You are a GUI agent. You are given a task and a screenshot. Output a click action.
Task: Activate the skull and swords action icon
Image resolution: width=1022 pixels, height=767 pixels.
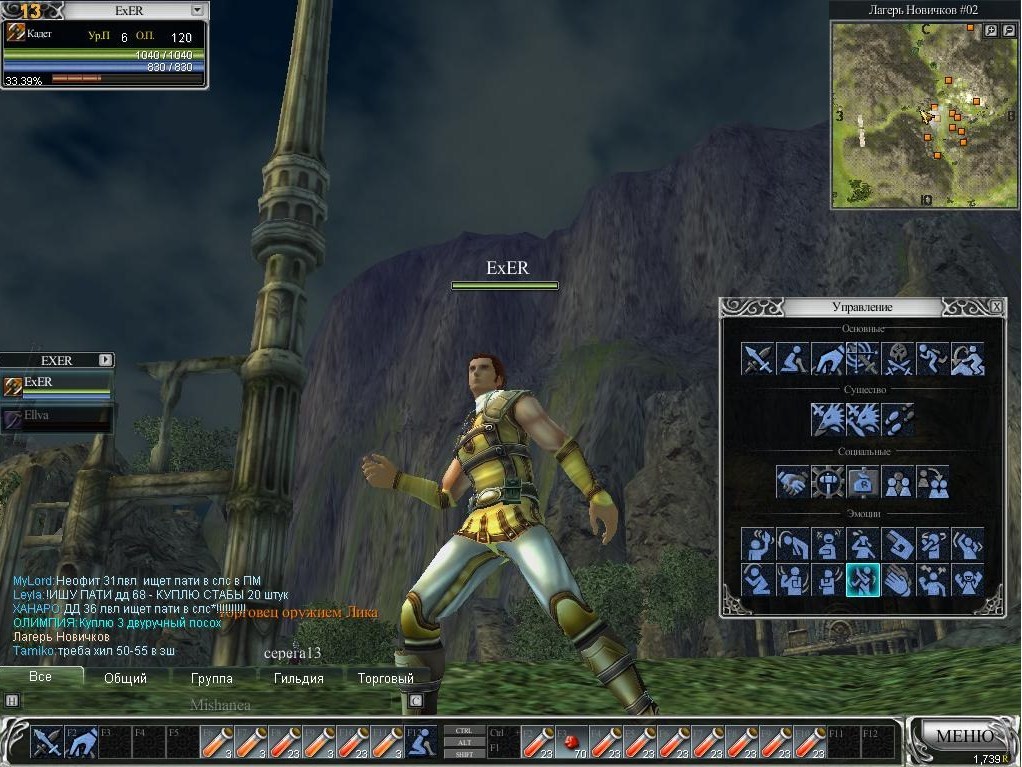pyautogui.click(x=897, y=359)
